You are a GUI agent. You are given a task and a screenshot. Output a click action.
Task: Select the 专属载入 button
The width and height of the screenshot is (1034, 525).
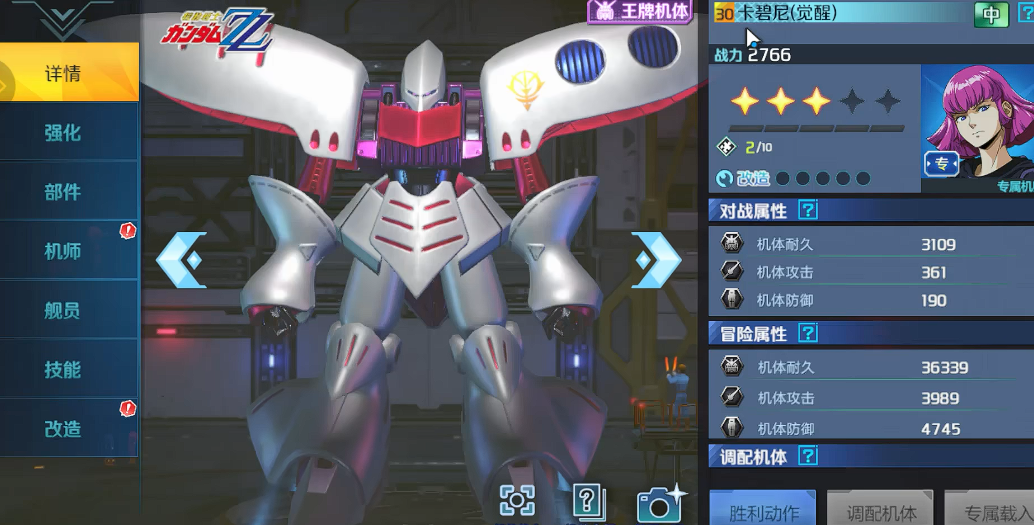point(988,511)
